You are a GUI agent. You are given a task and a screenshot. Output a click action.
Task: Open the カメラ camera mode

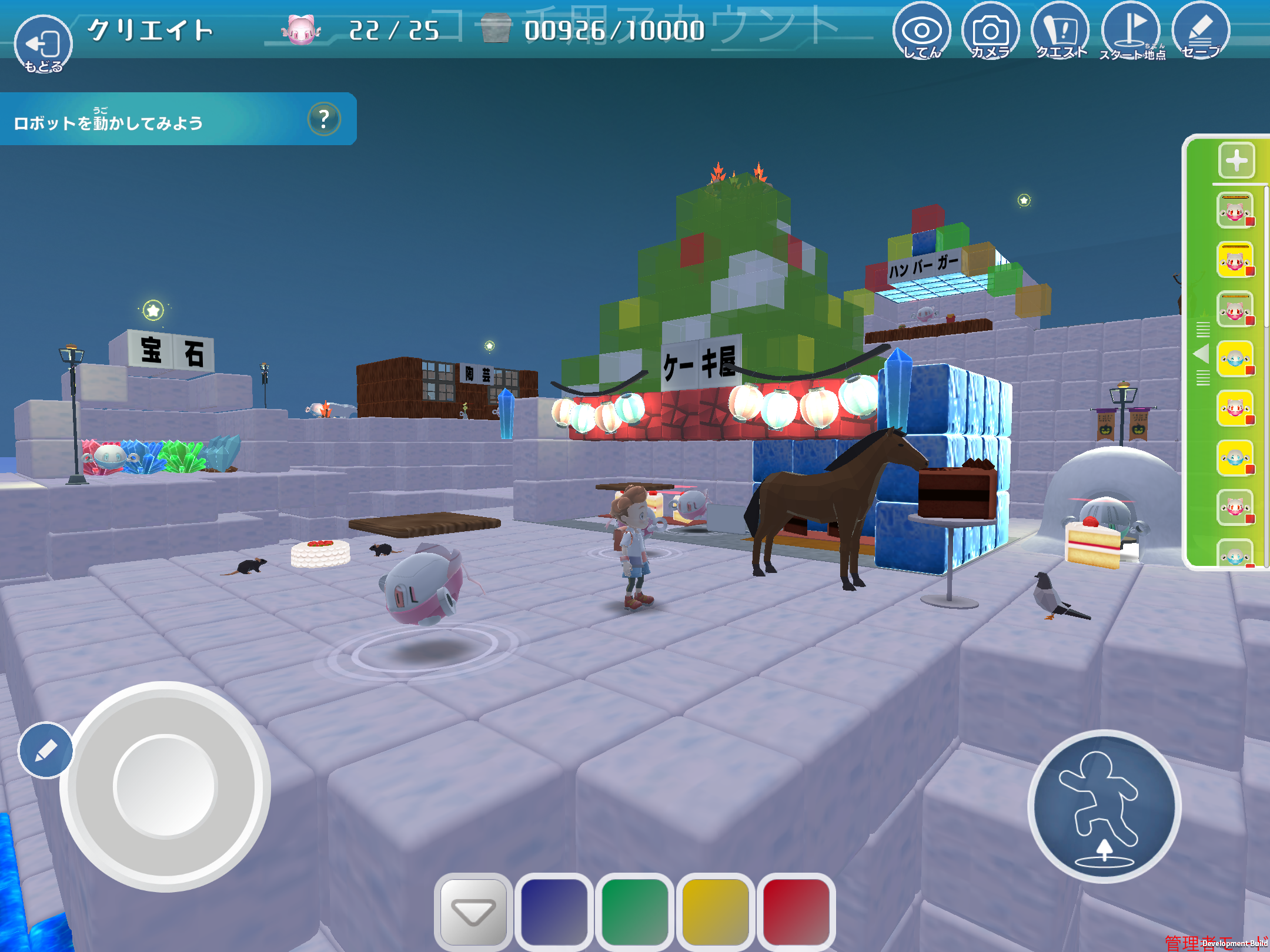tap(991, 31)
